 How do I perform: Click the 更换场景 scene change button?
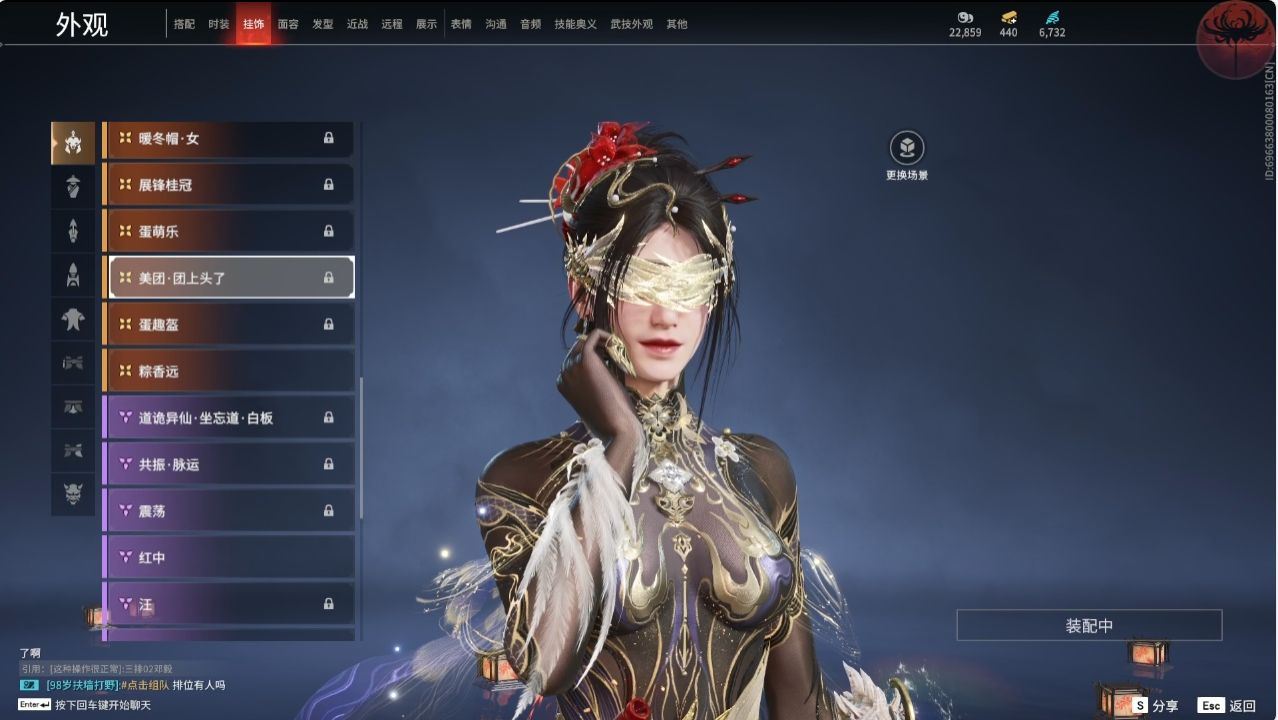(907, 149)
